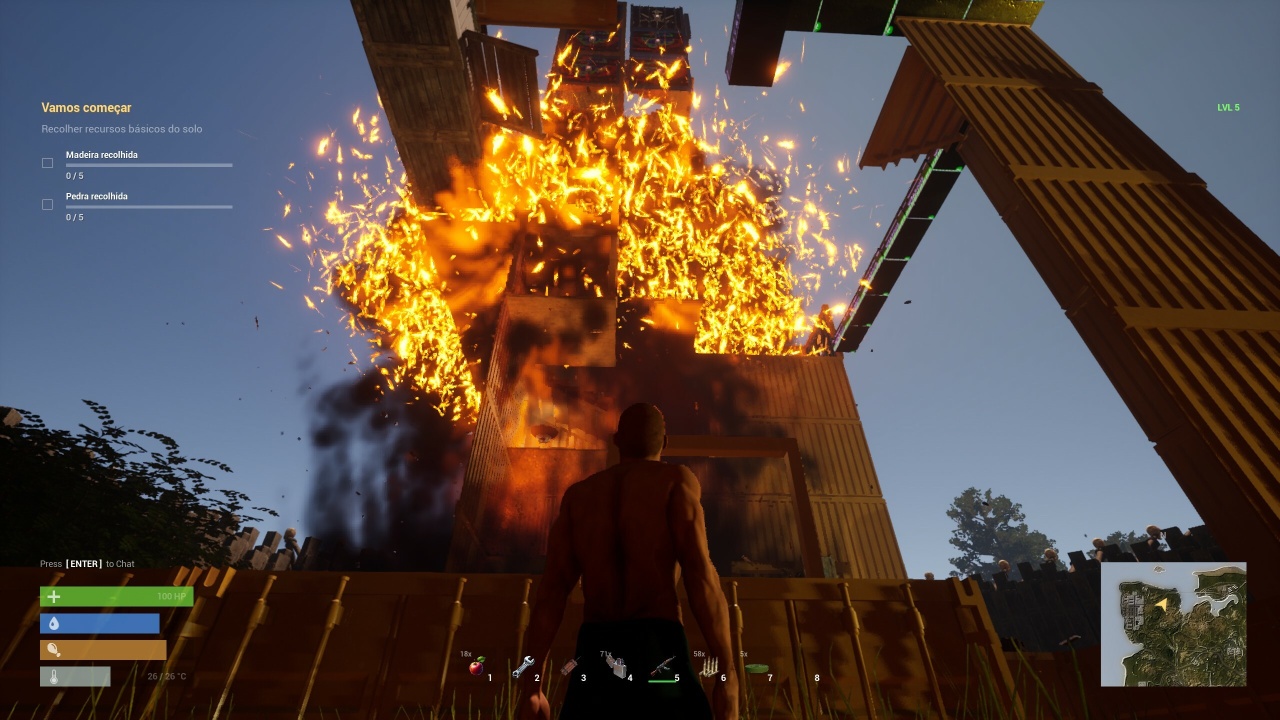
Task: Pick the green landmine item in slot 7
Action: (756, 668)
